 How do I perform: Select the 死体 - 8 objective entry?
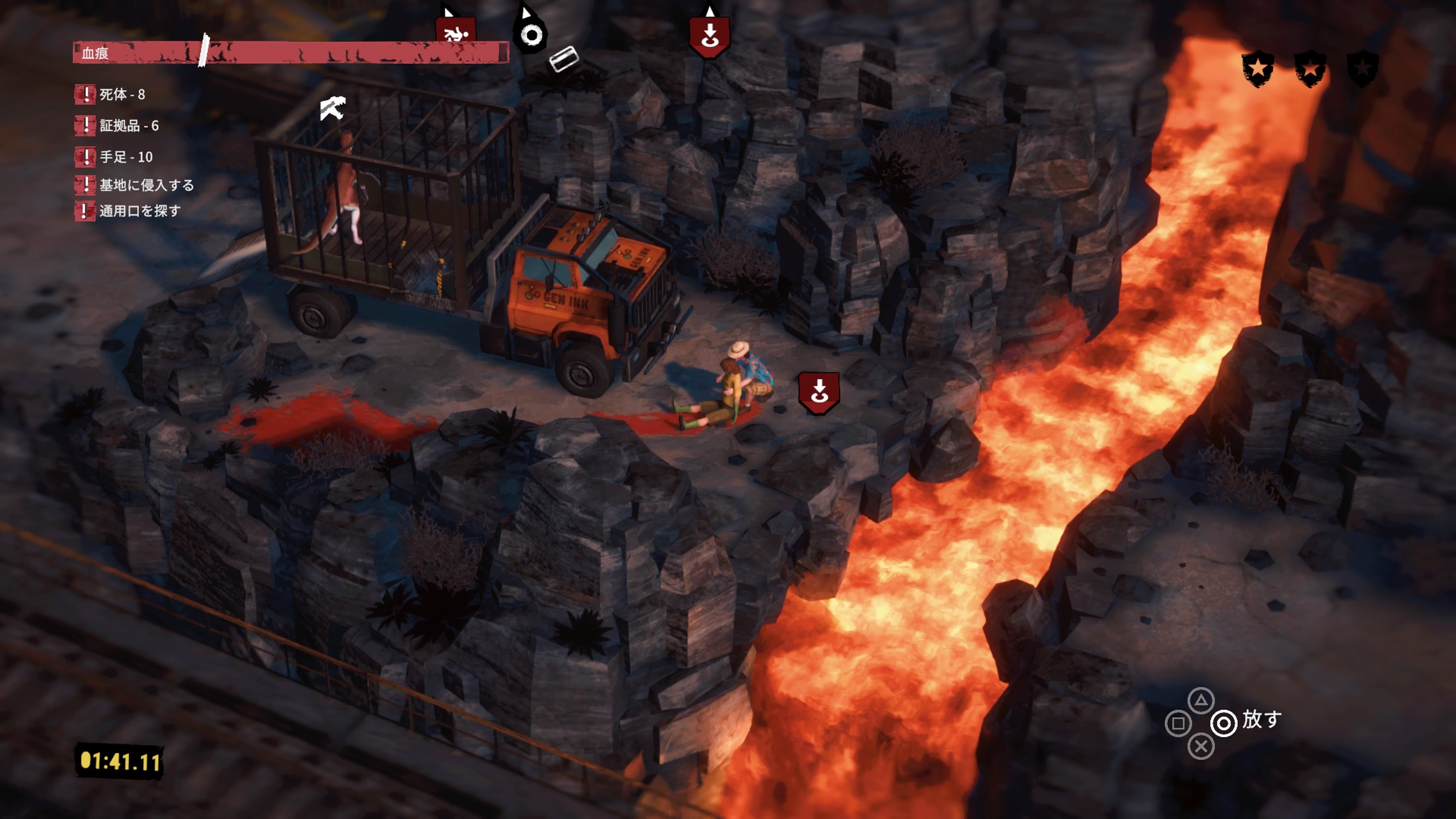(x=121, y=94)
